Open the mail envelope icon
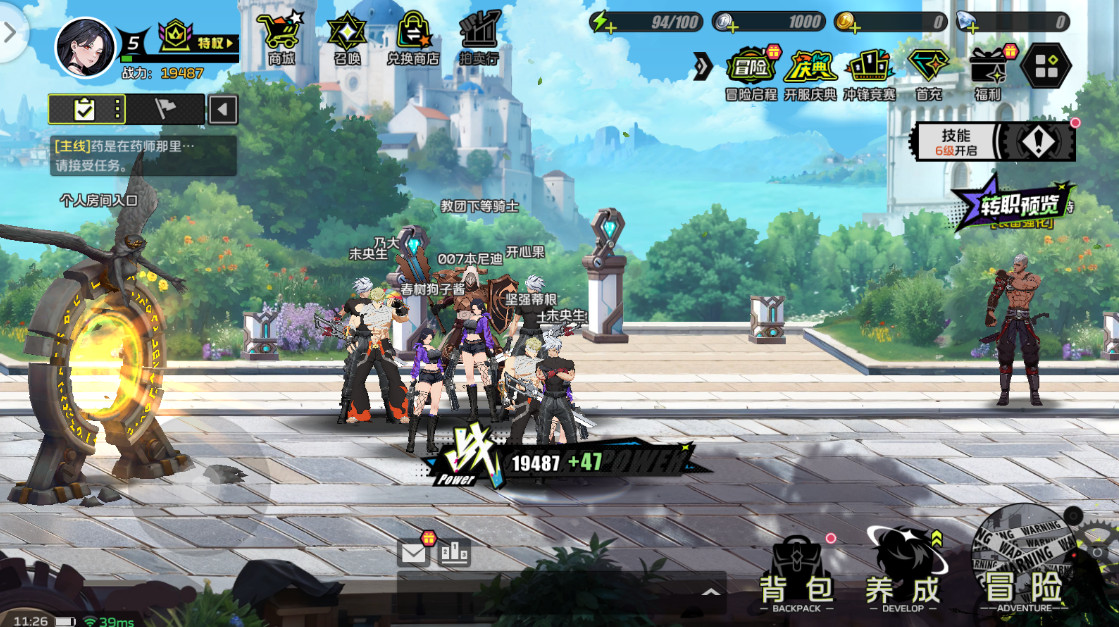 (413, 551)
